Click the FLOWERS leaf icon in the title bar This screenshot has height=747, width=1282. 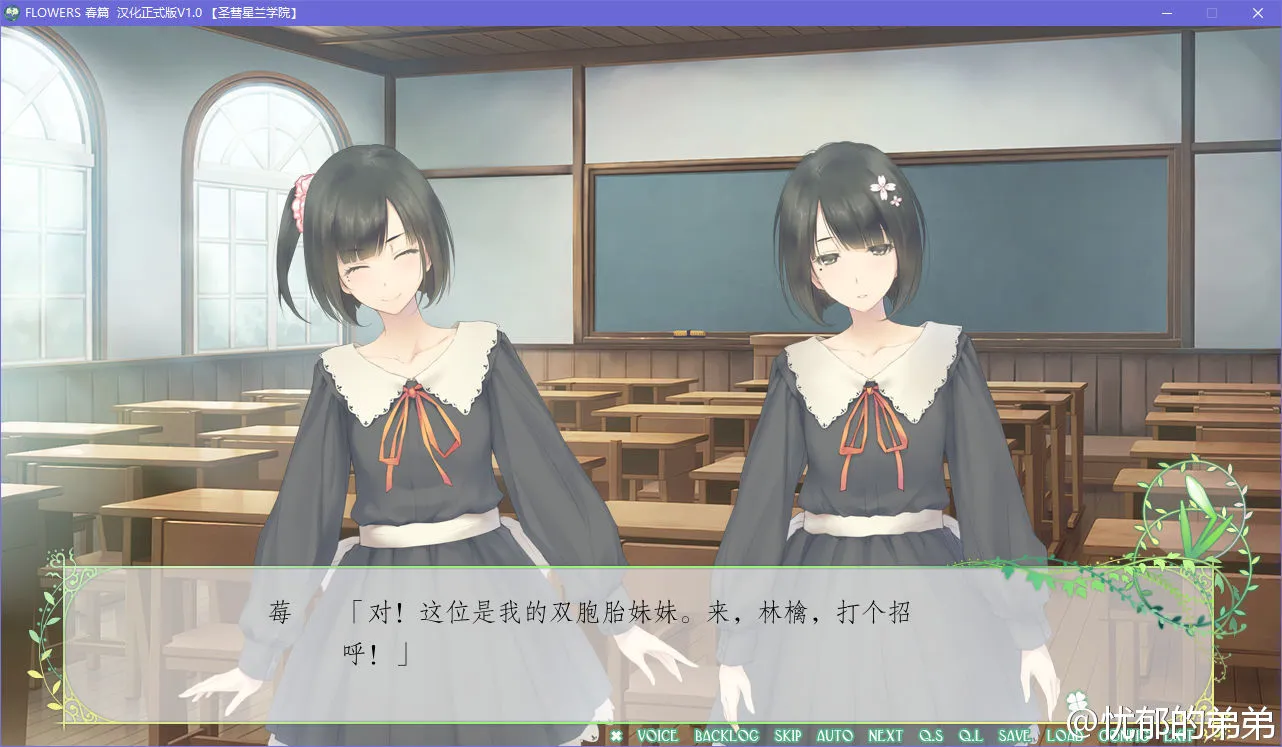(x=10, y=13)
